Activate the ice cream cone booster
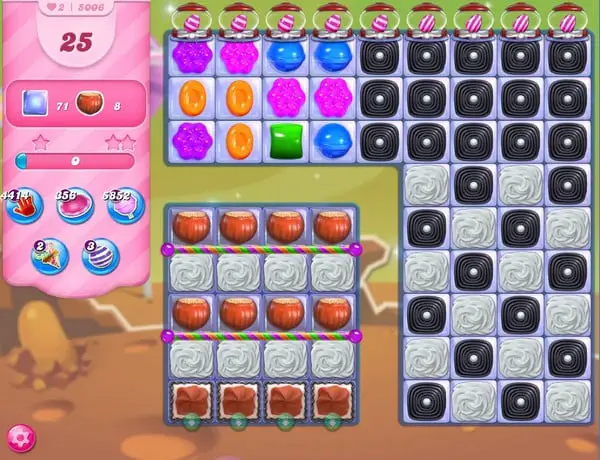 pyautogui.click(x=48, y=256)
